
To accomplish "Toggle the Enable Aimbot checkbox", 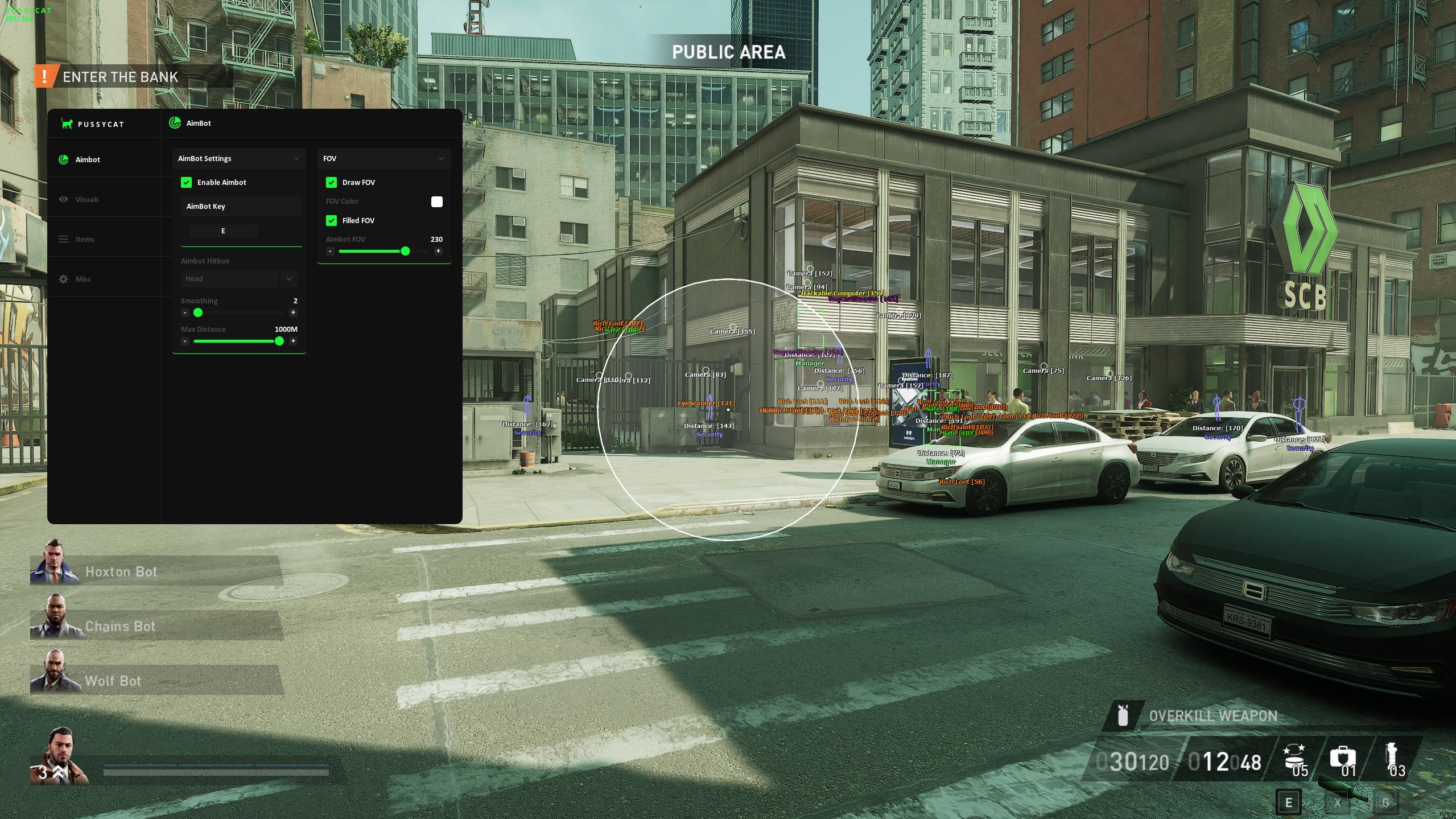I will tap(186, 183).
